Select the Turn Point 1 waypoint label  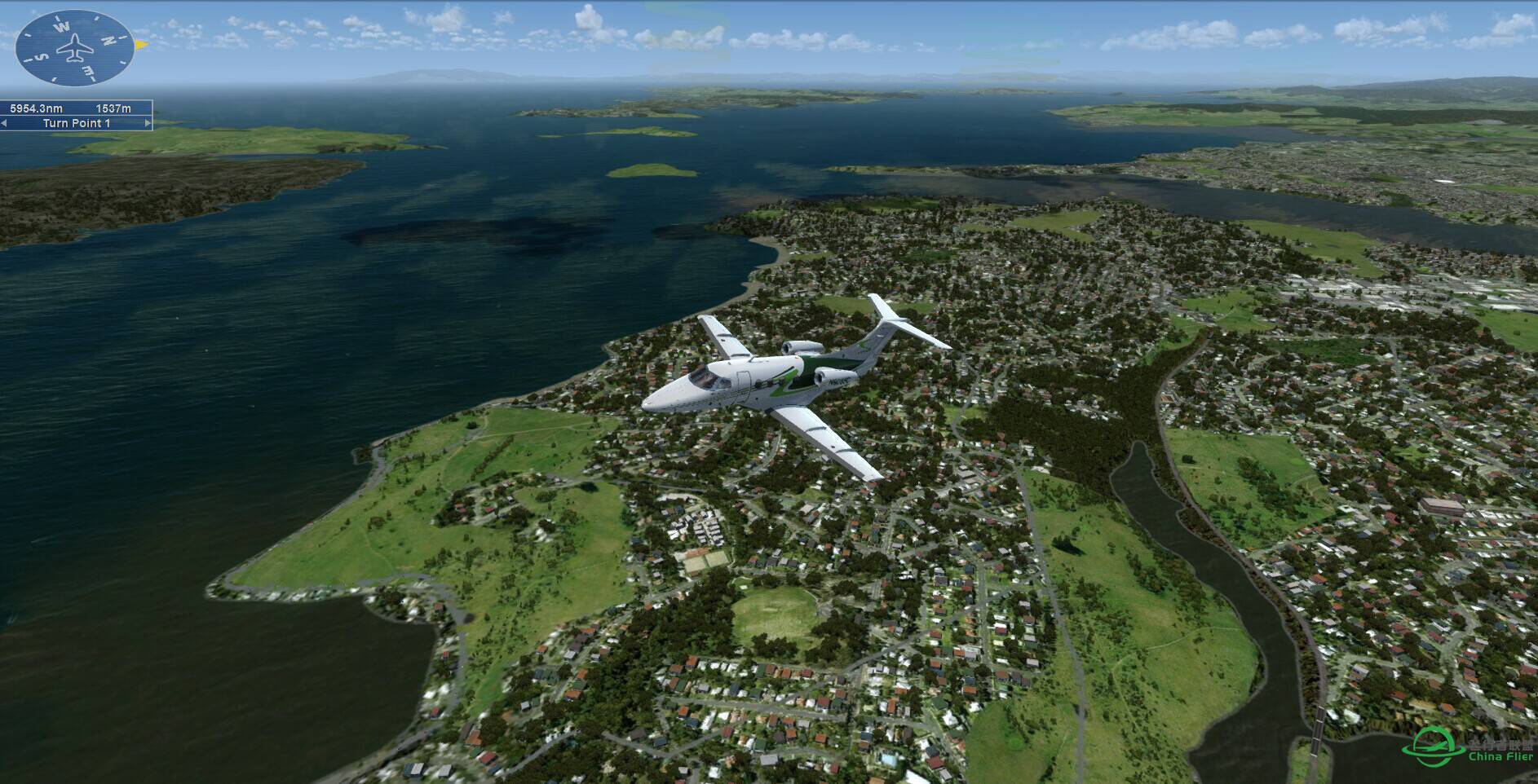coord(77,123)
